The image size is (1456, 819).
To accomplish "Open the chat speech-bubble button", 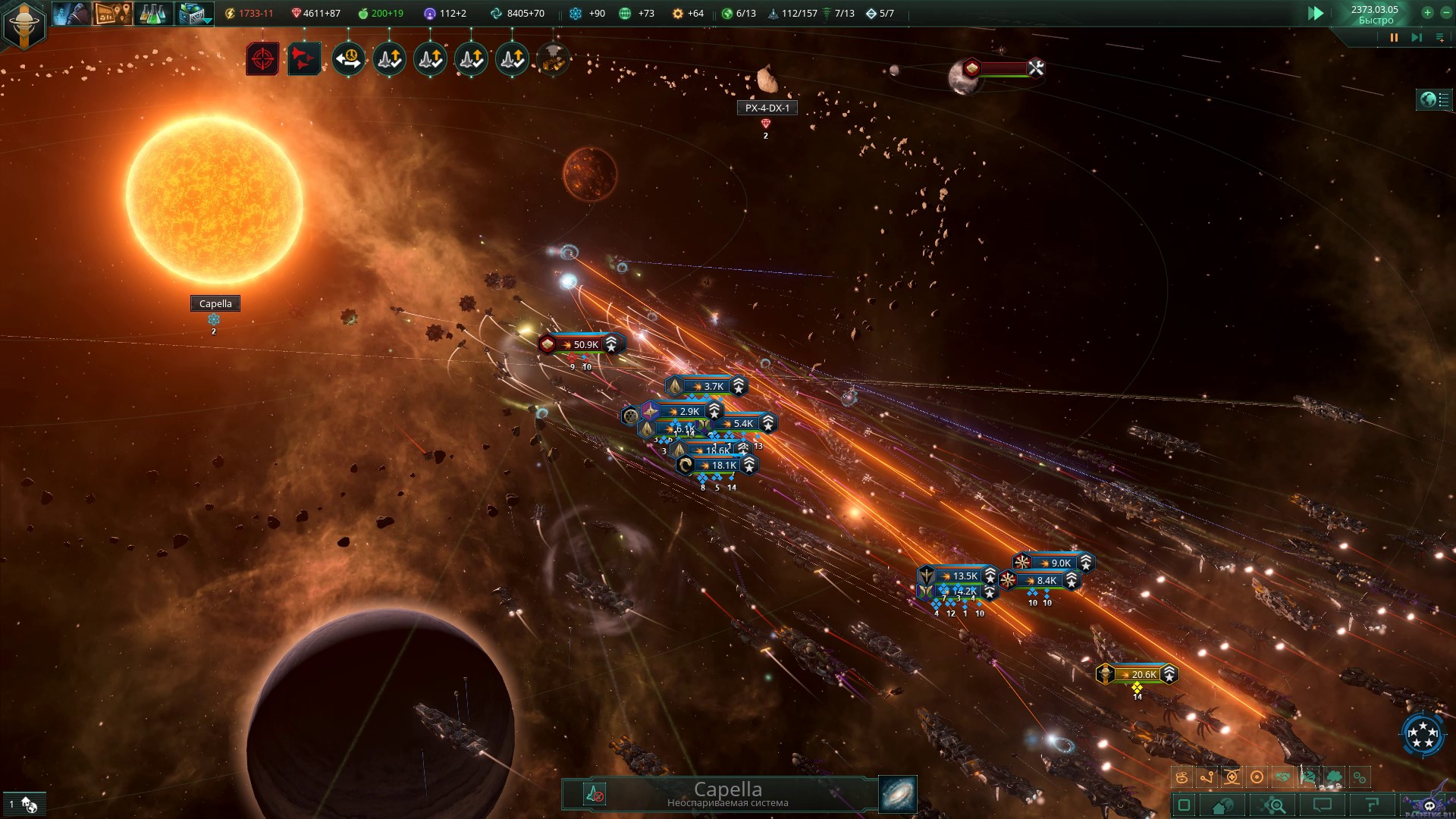I will (x=1323, y=805).
